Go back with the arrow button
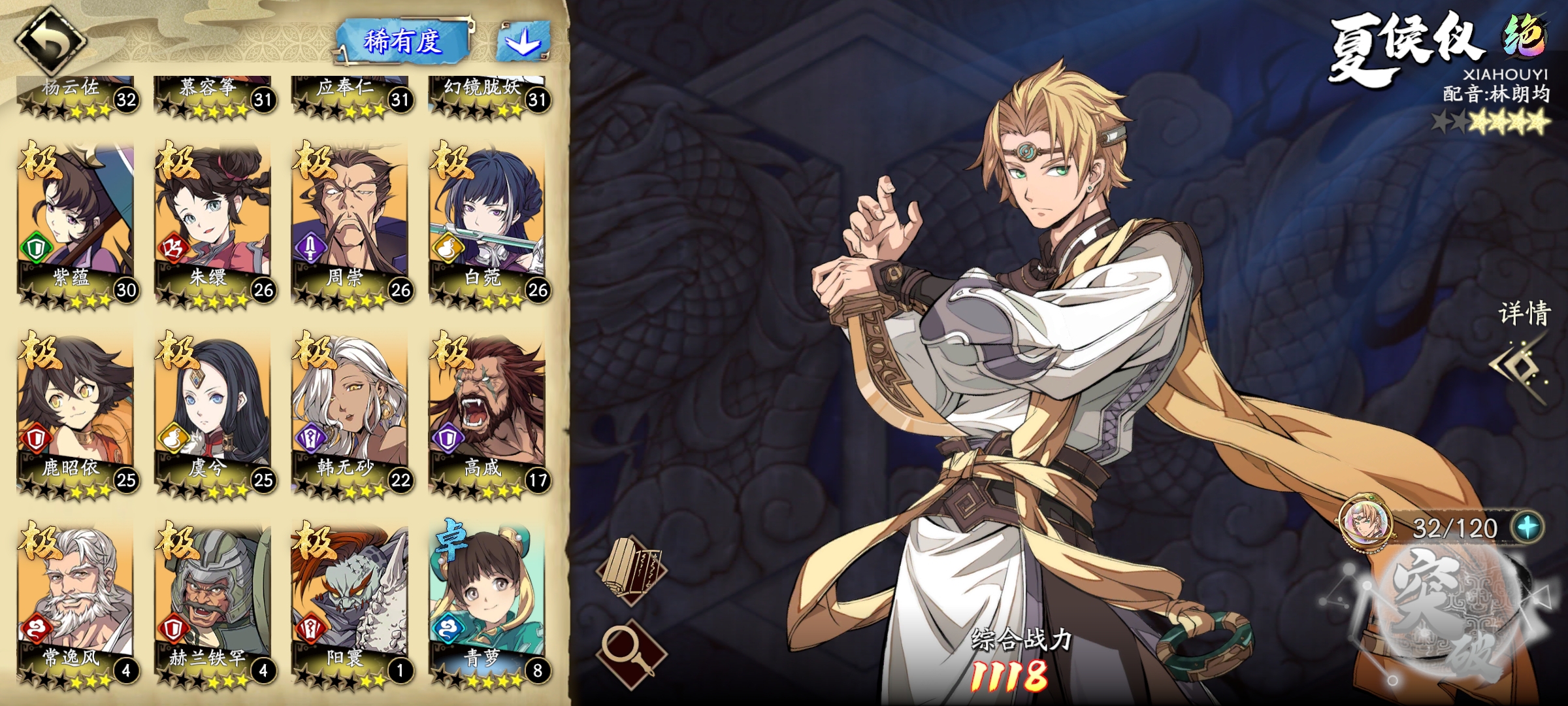 click(x=51, y=41)
